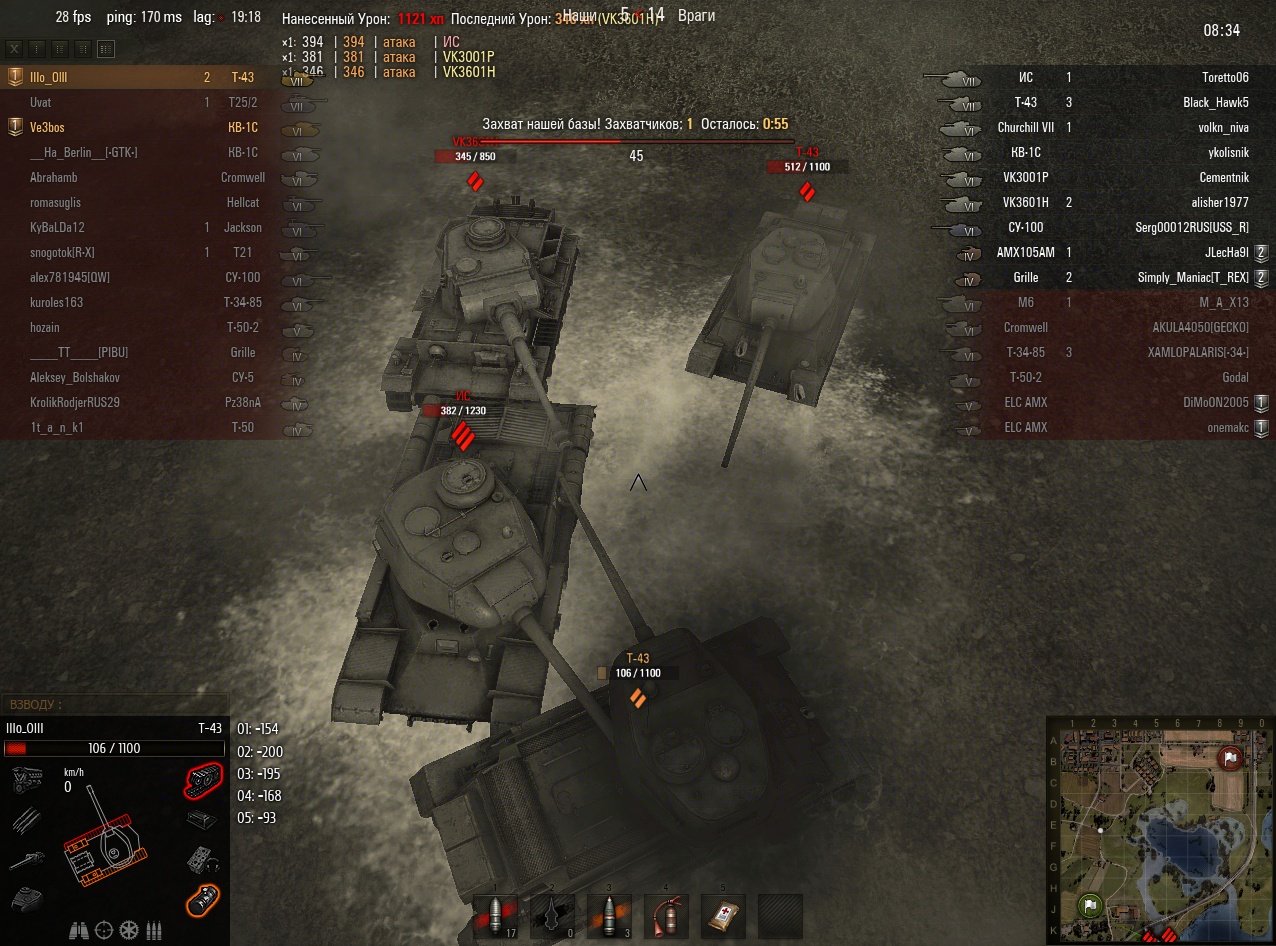Select enemy Toretto06 driving the ИС

pos(1225,77)
